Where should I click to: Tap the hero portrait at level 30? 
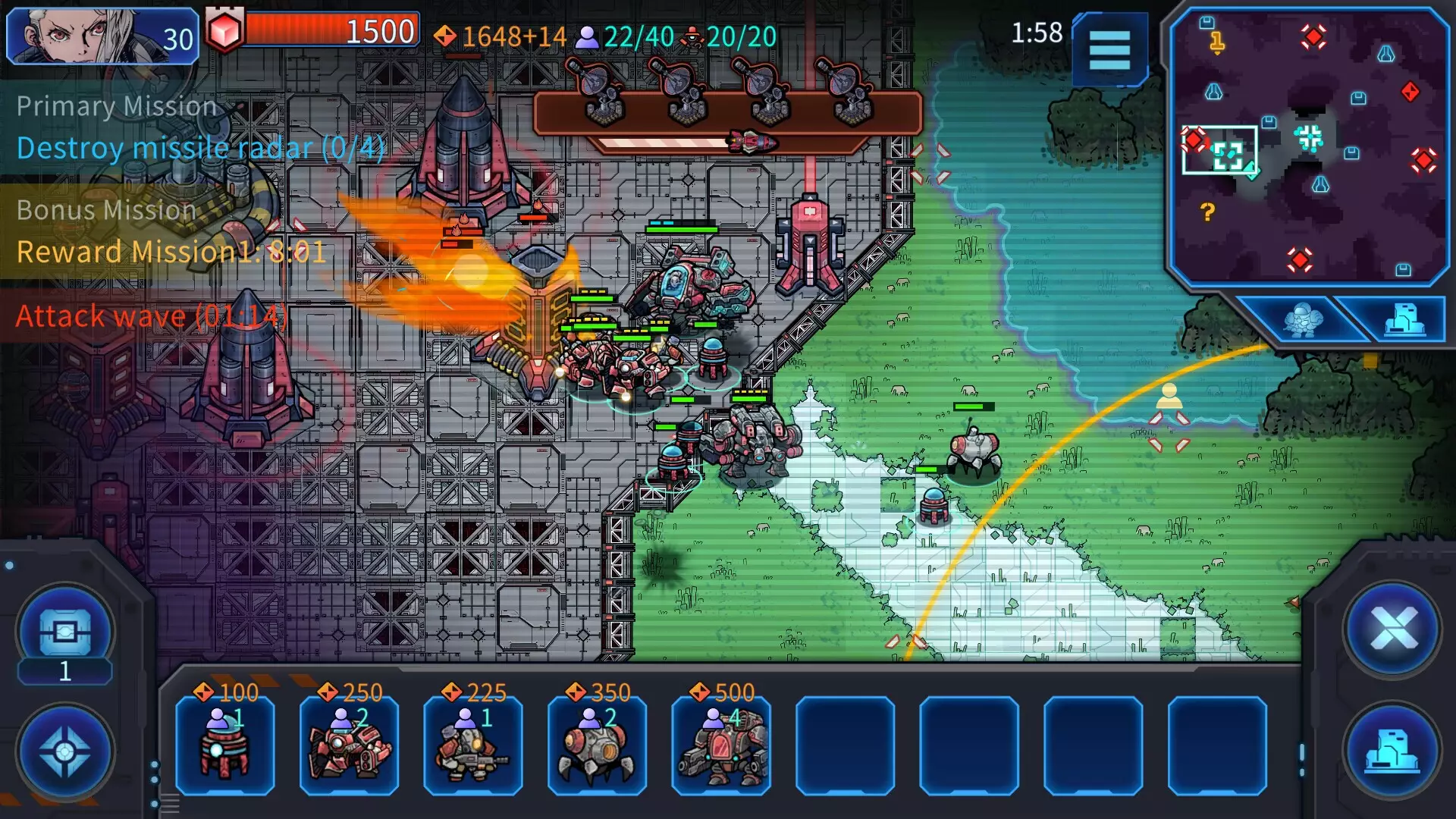tap(102, 36)
